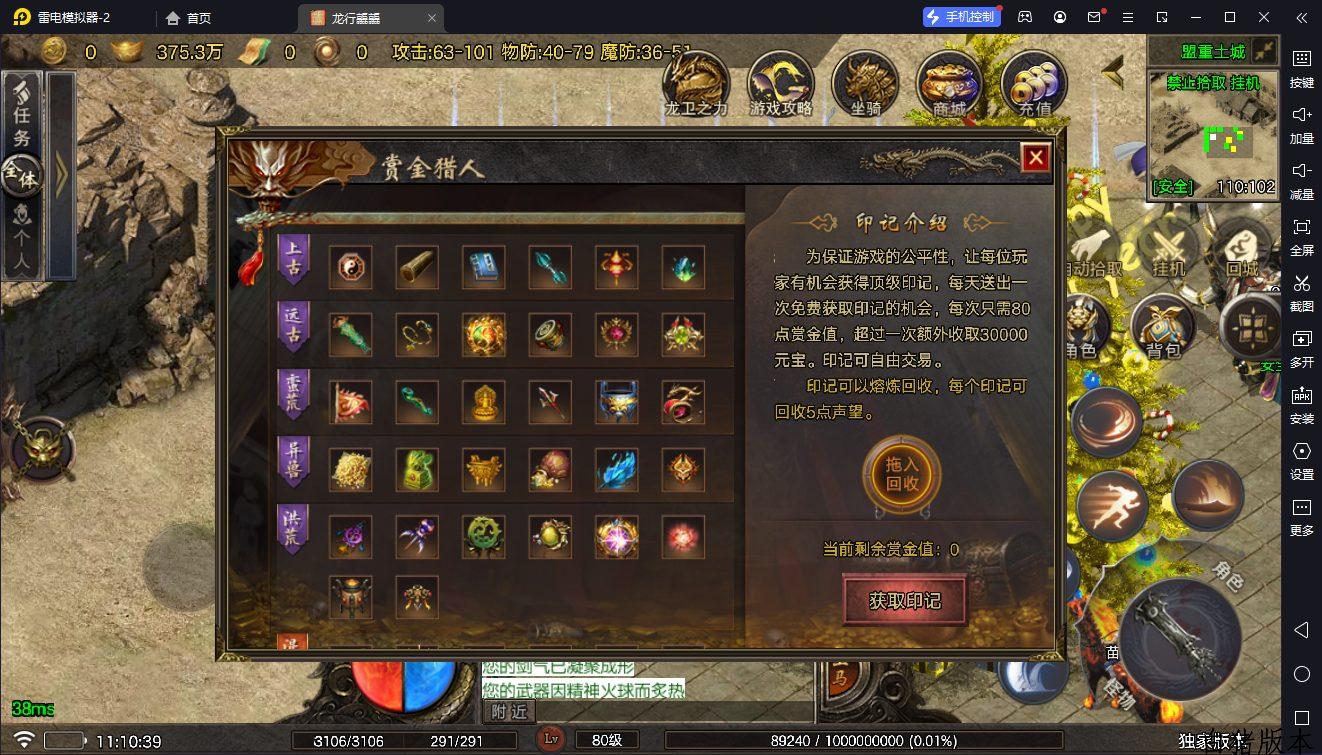Open the 龙卫之力 dragon guard menu

pos(696,84)
